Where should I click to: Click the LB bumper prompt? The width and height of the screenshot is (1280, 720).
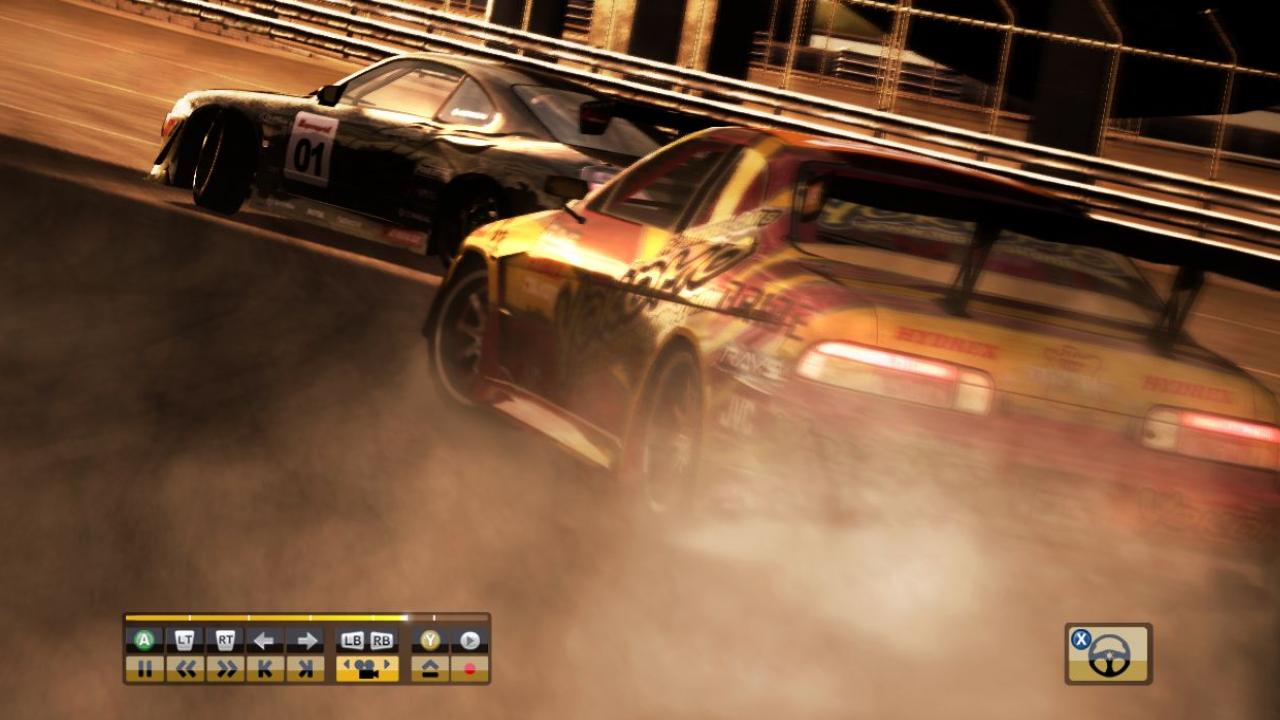[352, 640]
